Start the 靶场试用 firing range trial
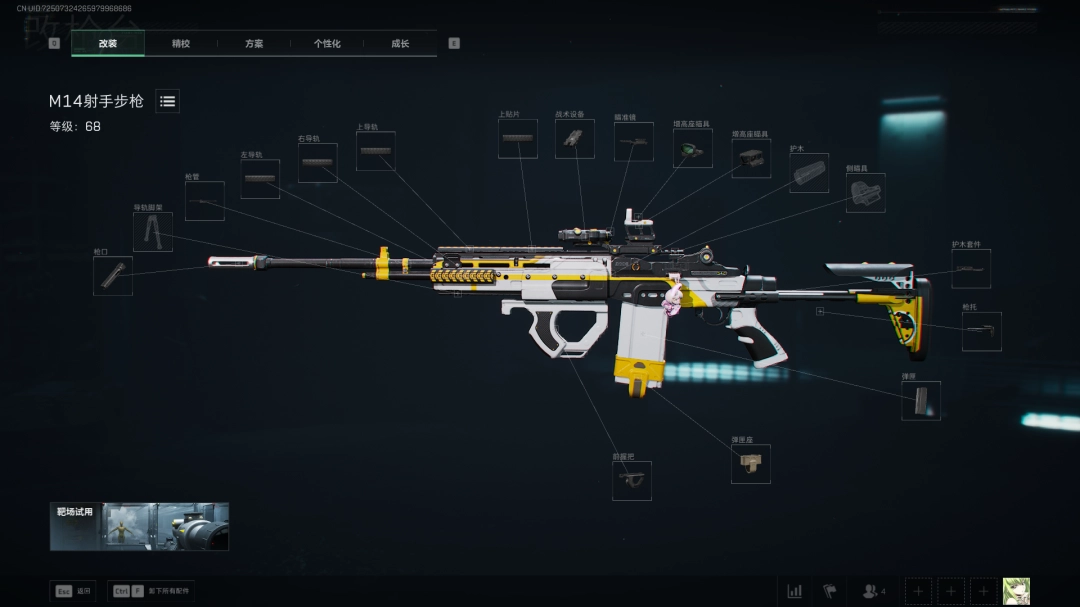The width and height of the screenshot is (1080, 607). tap(139, 526)
